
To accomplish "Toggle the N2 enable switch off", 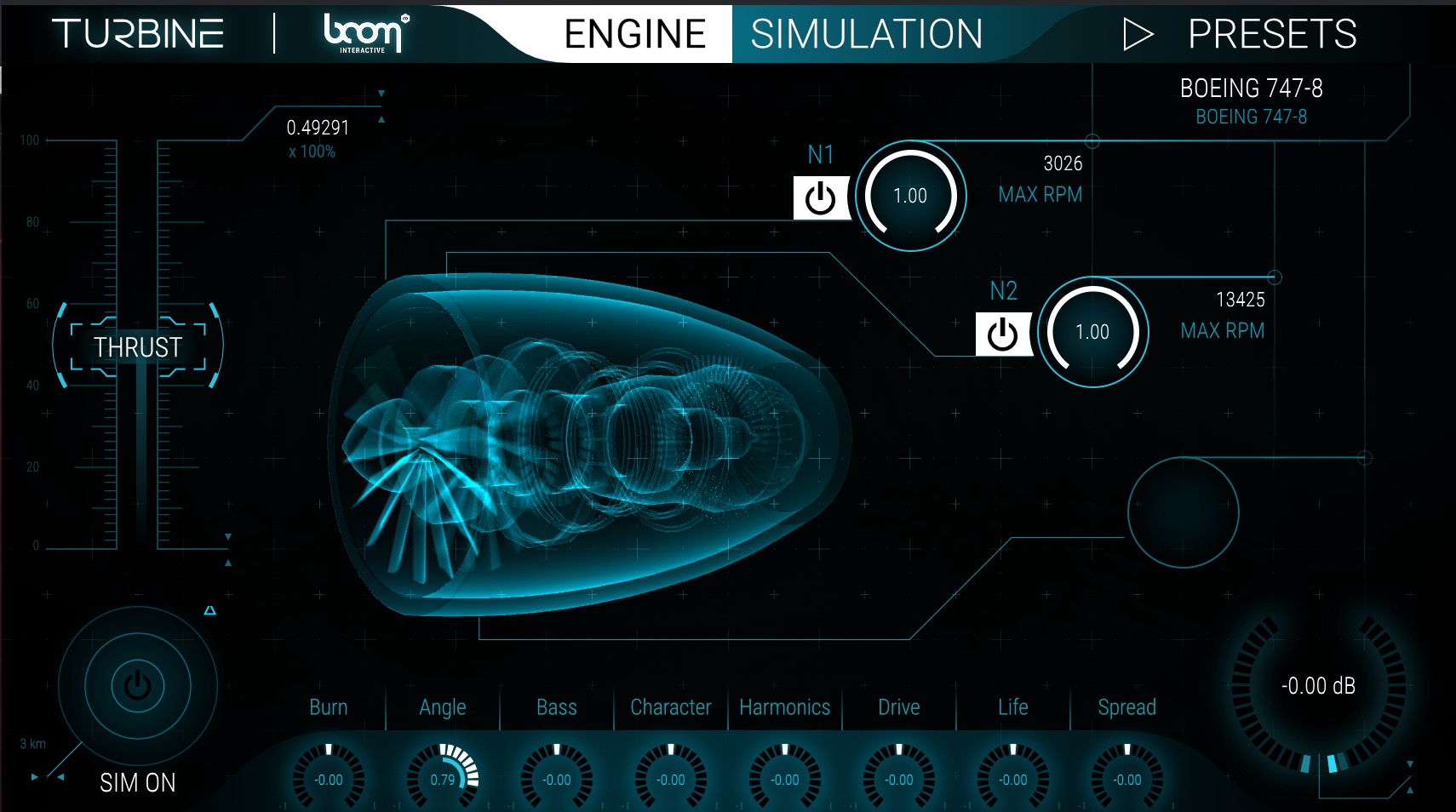I will (1002, 335).
